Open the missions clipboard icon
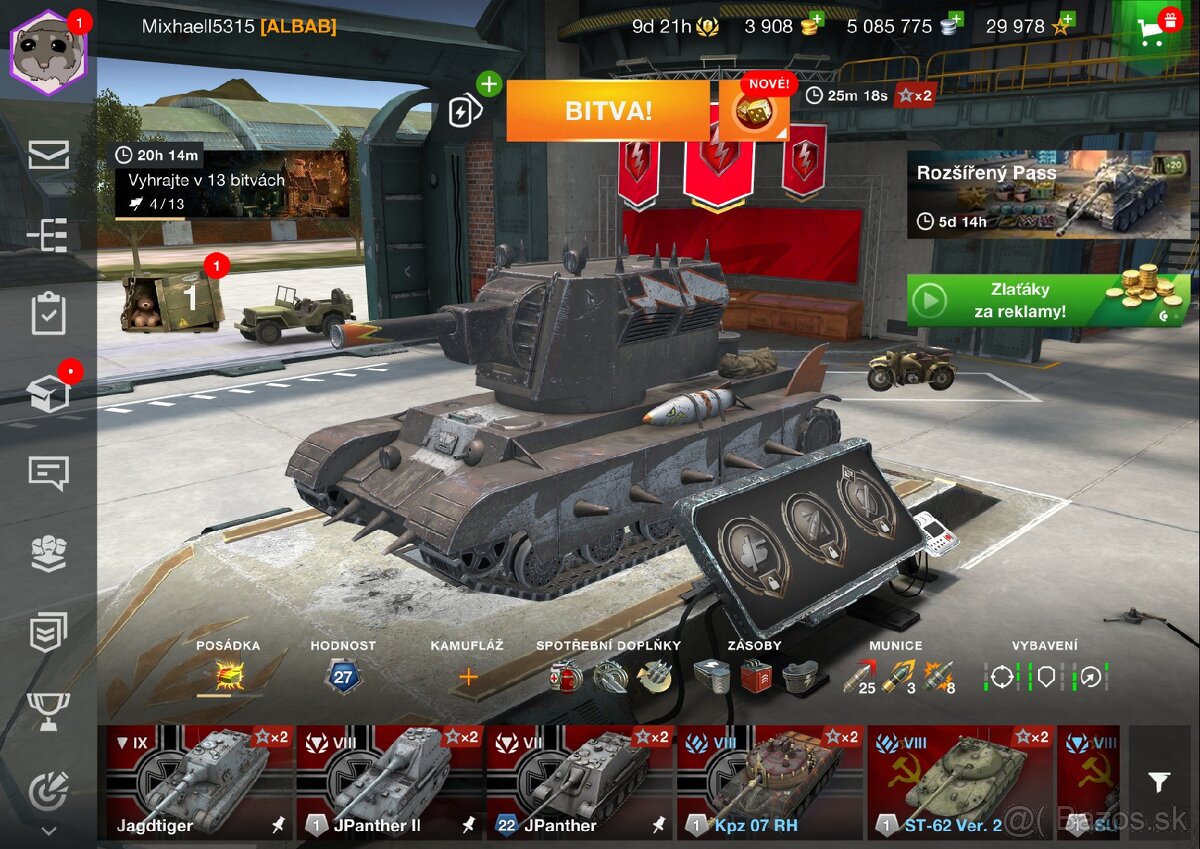This screenshot has height=849, width=1200. (x=48, y=314)
